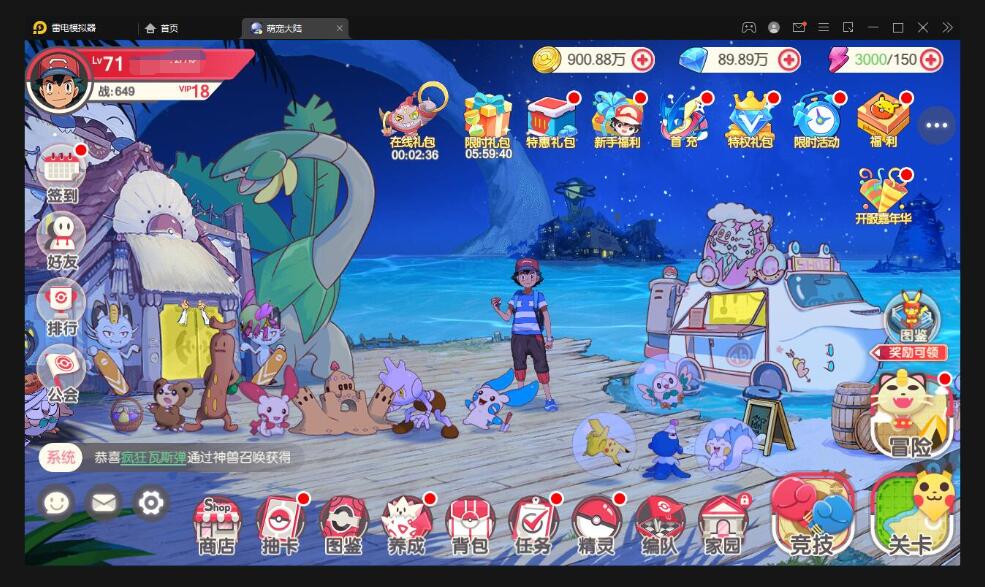The height and width of the screenshot is (587, 985).
Task: Open the 签到 daily check-in calendar
Action: coord(61,170)
